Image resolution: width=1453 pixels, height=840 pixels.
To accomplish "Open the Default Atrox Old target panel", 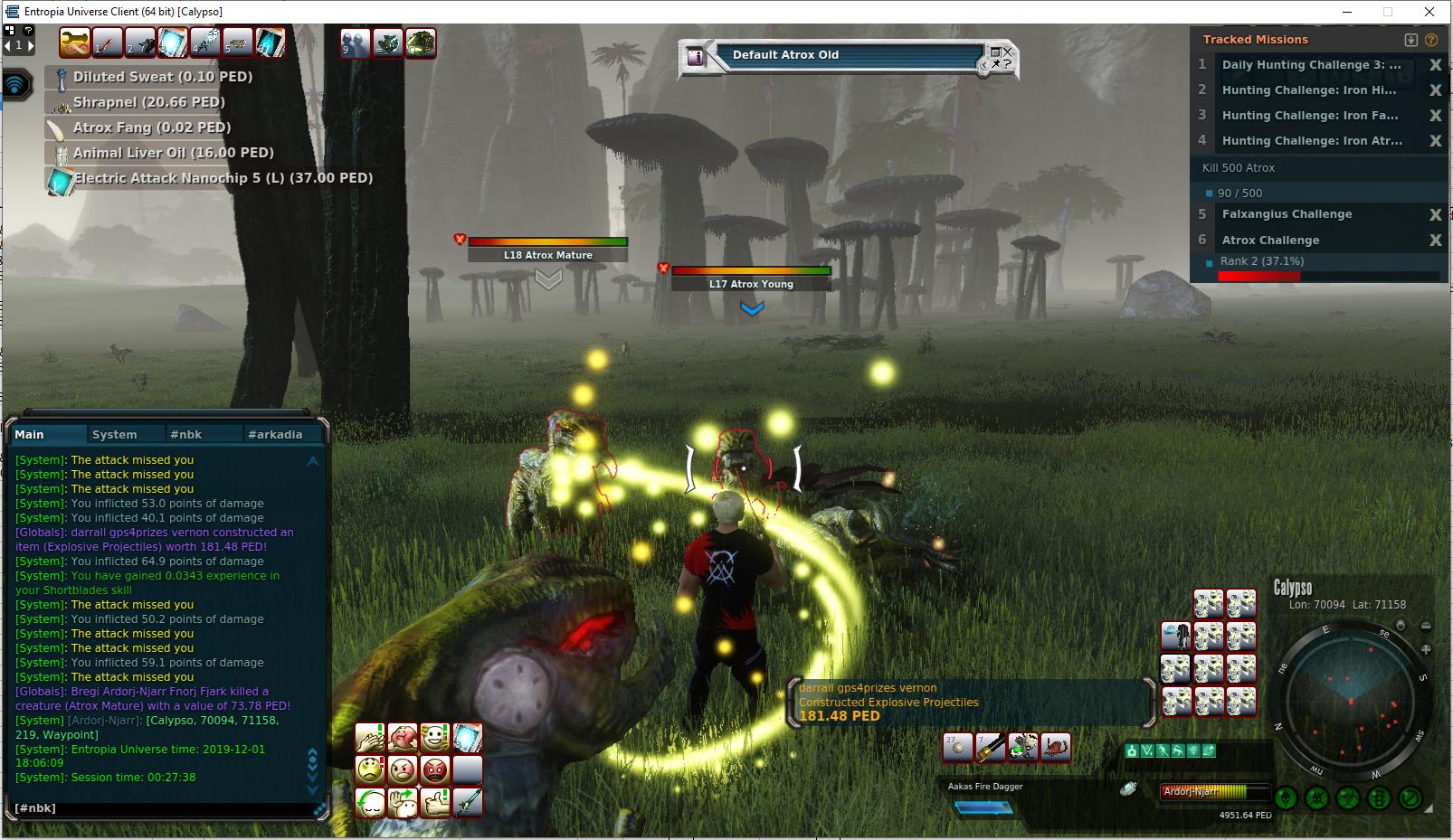I will click(785, 55).
